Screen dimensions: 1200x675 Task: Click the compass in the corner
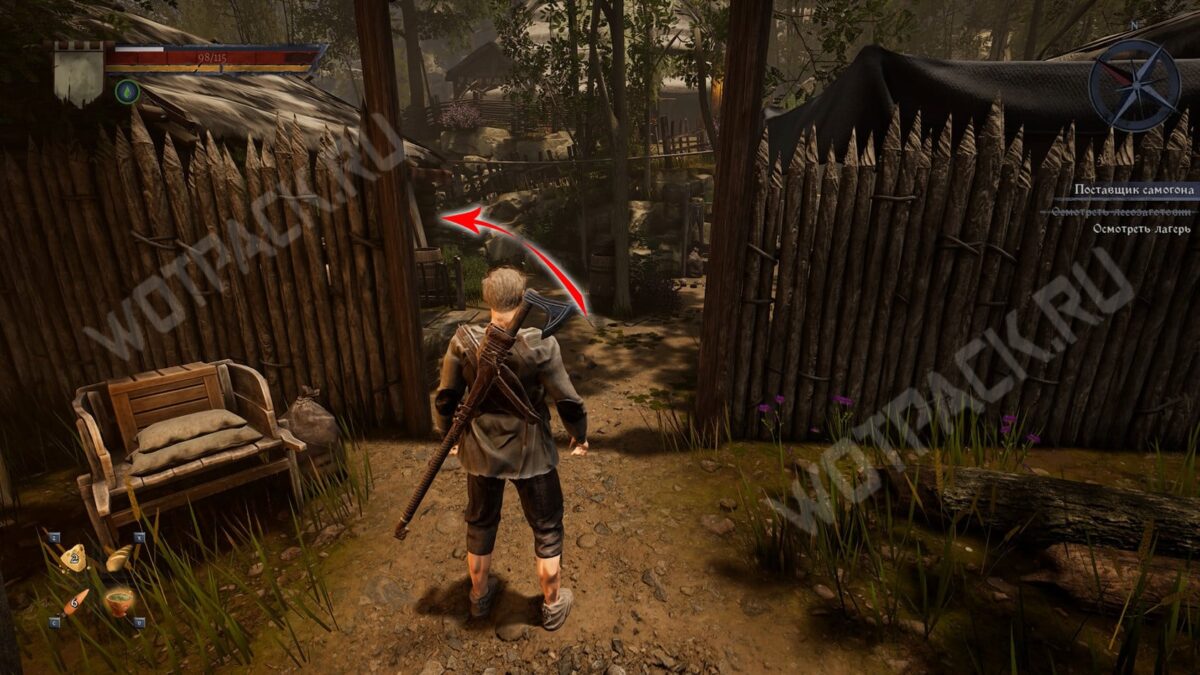click(1134, 85)
